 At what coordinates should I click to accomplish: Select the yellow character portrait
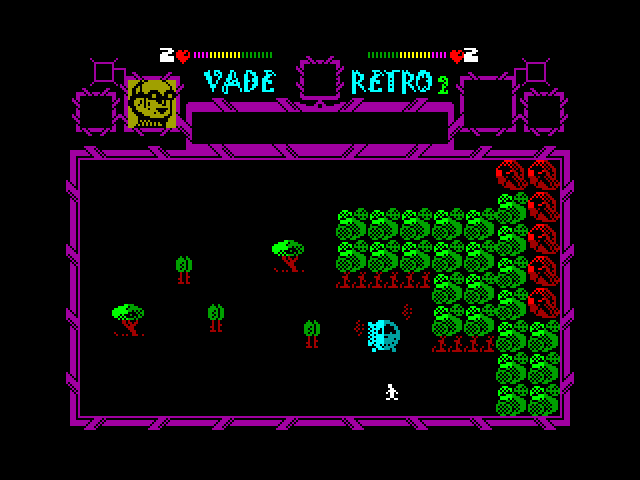tap(152, 103)
